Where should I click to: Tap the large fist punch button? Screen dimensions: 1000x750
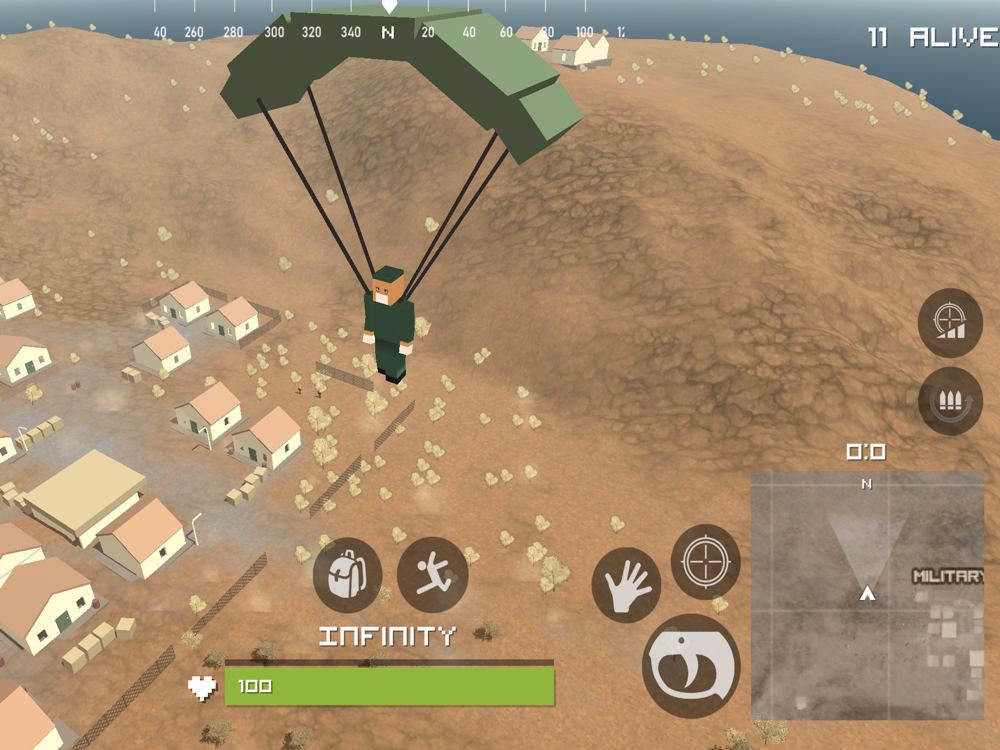pyautogui.click(x=691, y=666)
